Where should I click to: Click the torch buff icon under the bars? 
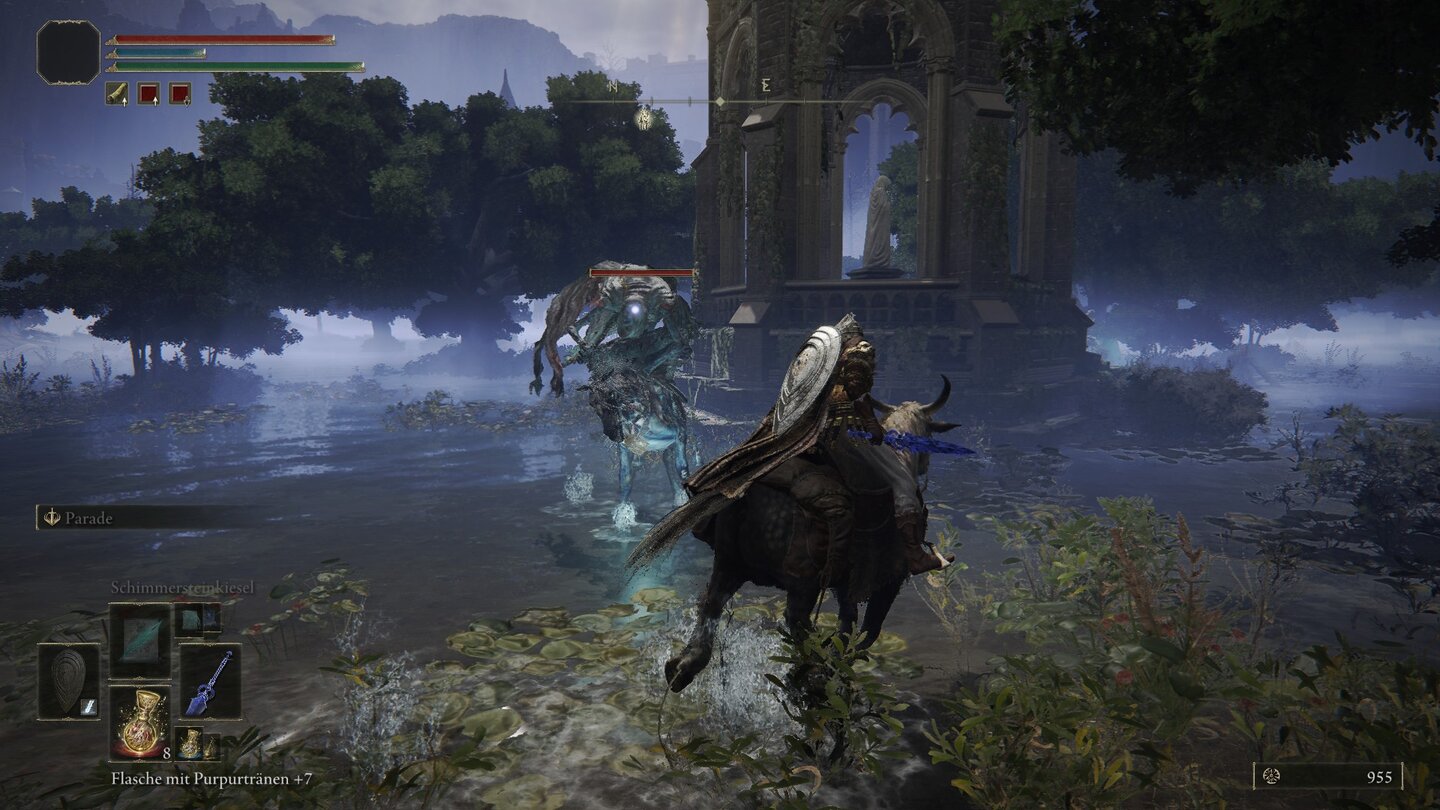click(117, 93)
